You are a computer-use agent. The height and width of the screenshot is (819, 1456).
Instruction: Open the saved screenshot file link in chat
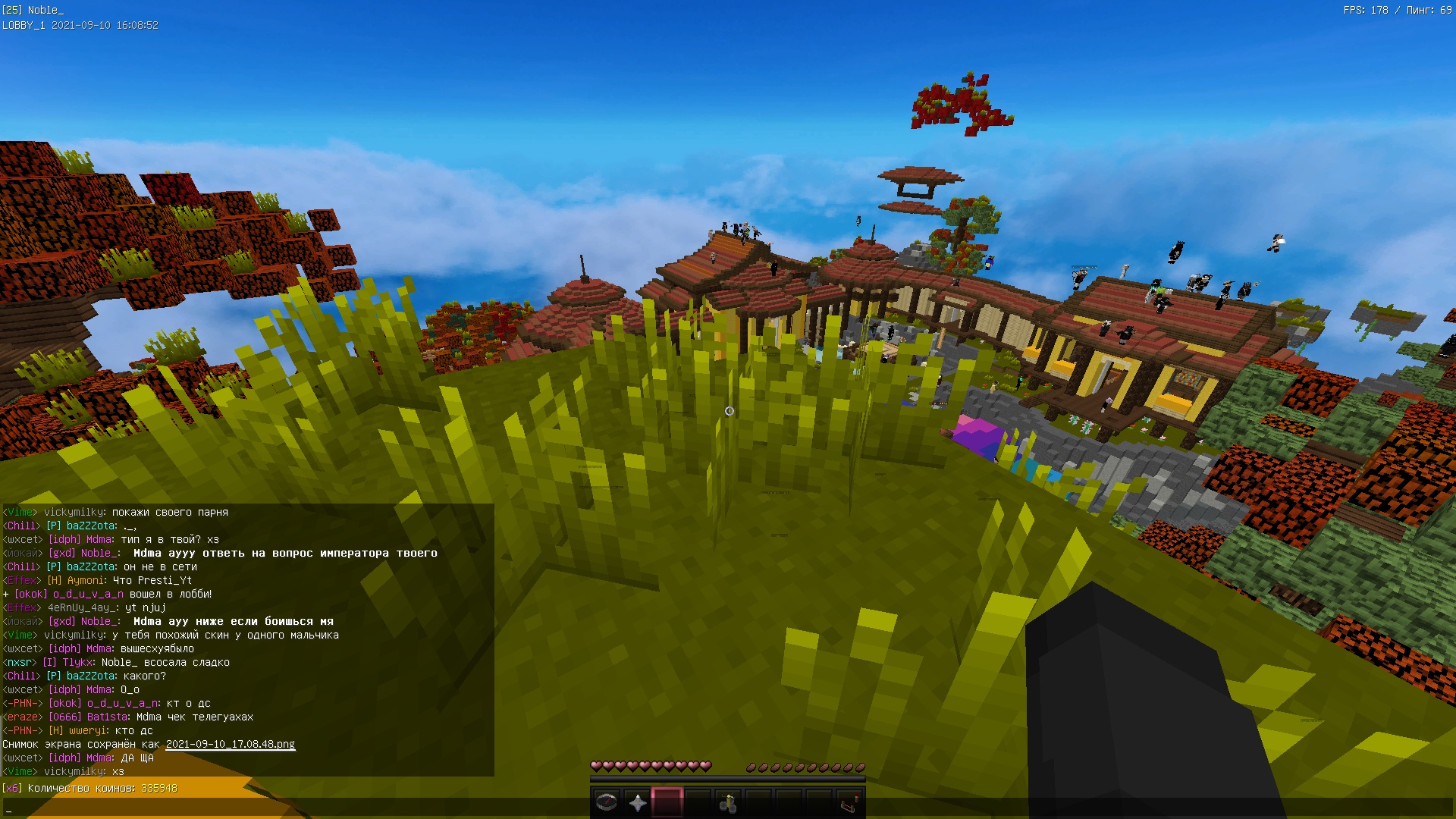pos(231,744)
